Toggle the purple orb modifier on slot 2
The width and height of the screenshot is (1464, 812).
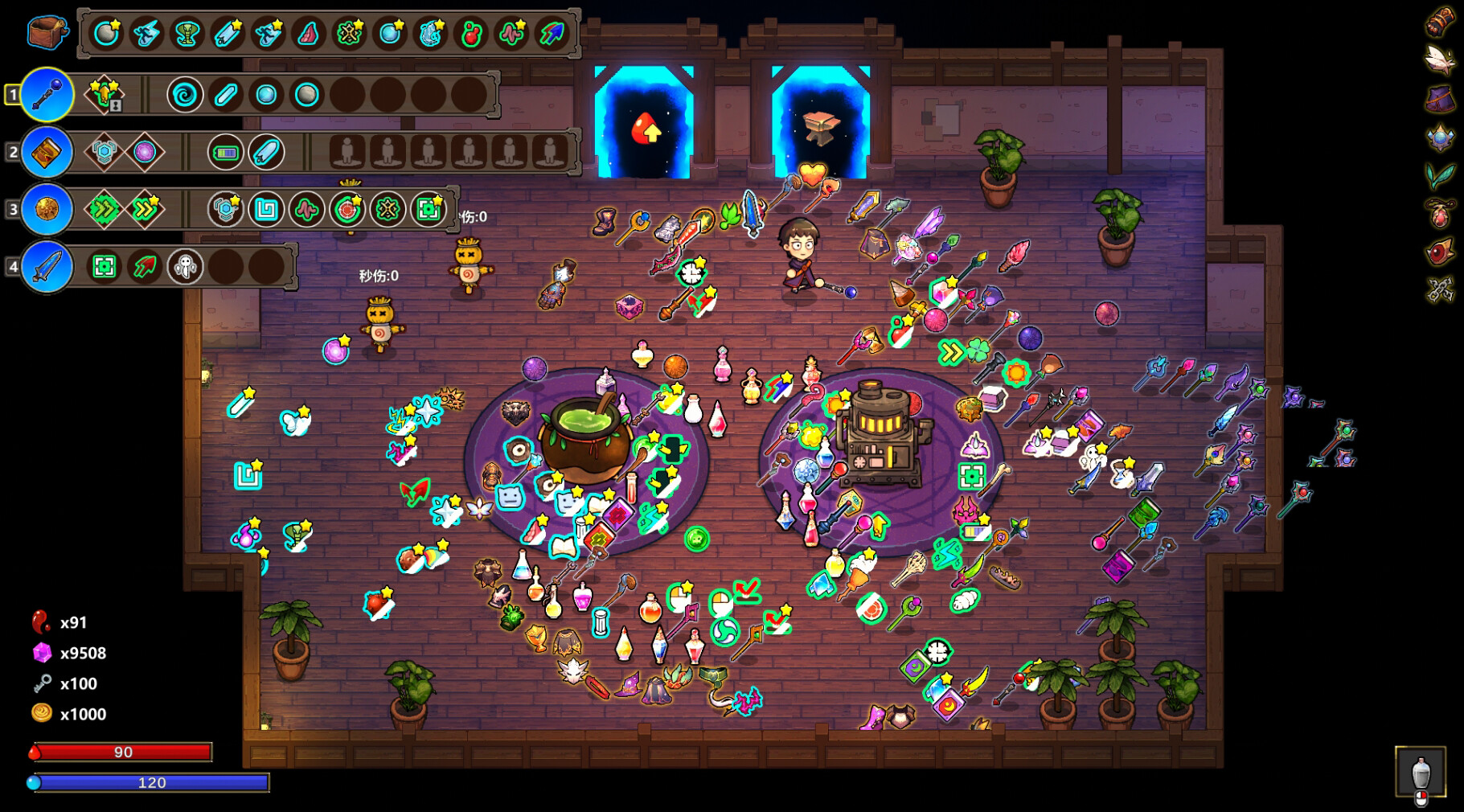pos(145,152)
